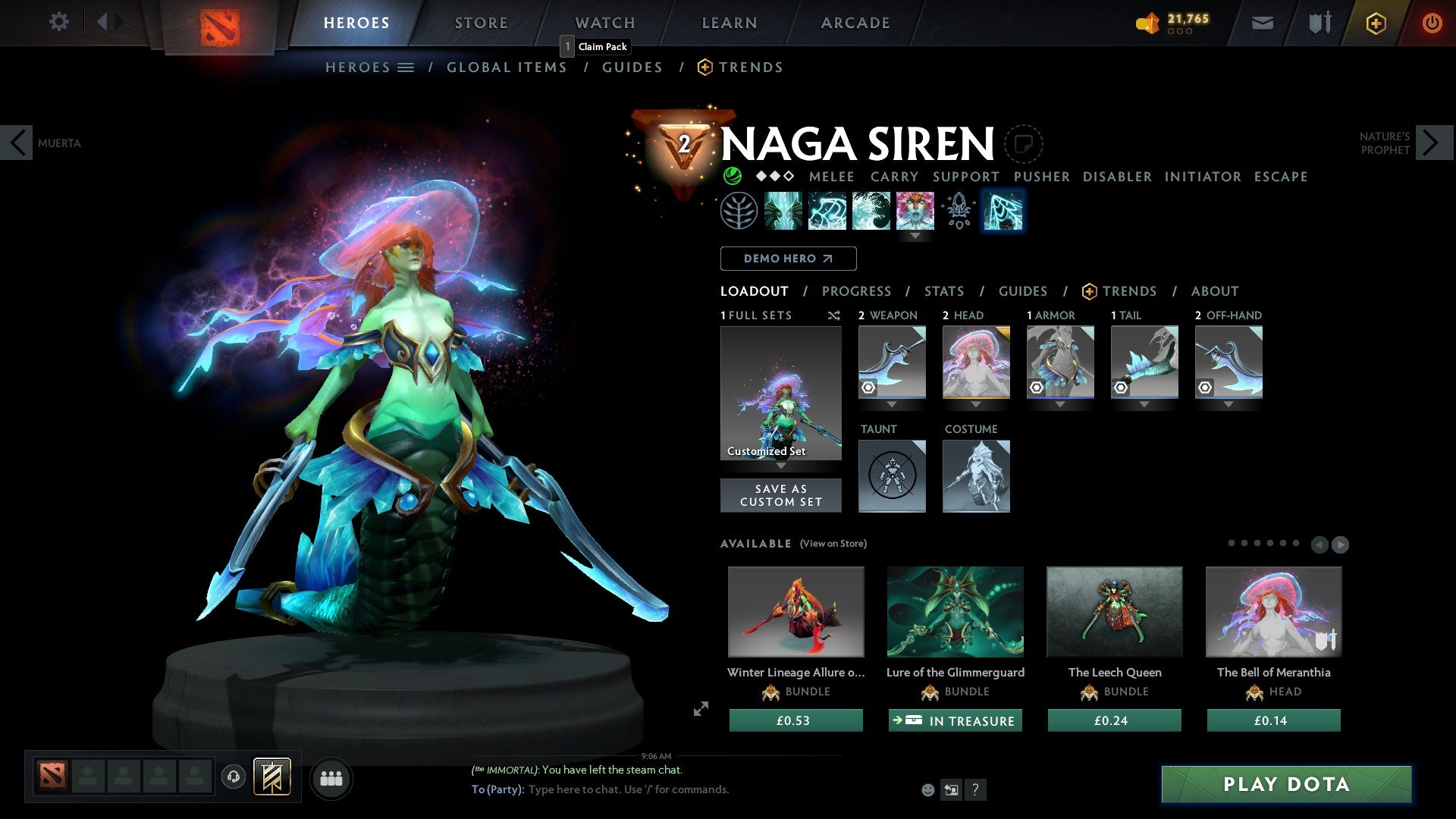Open the Watch menu

pos(604,22)
